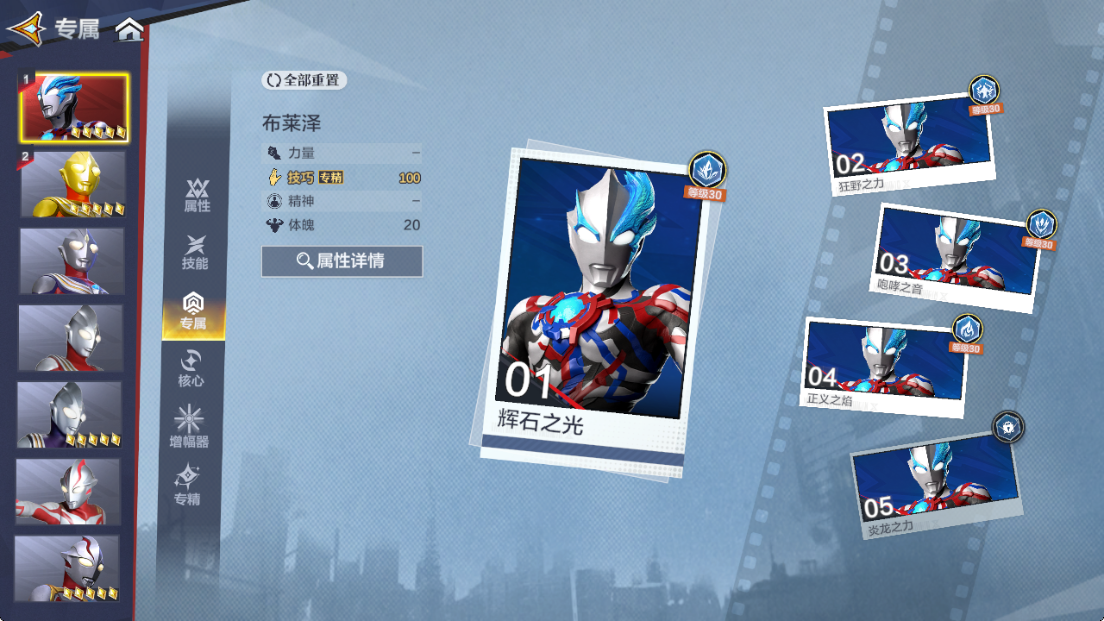The width and height of the screenshot is (1104, 621).
Task: Return to home via house icon
Action: (x=129, y=29)
